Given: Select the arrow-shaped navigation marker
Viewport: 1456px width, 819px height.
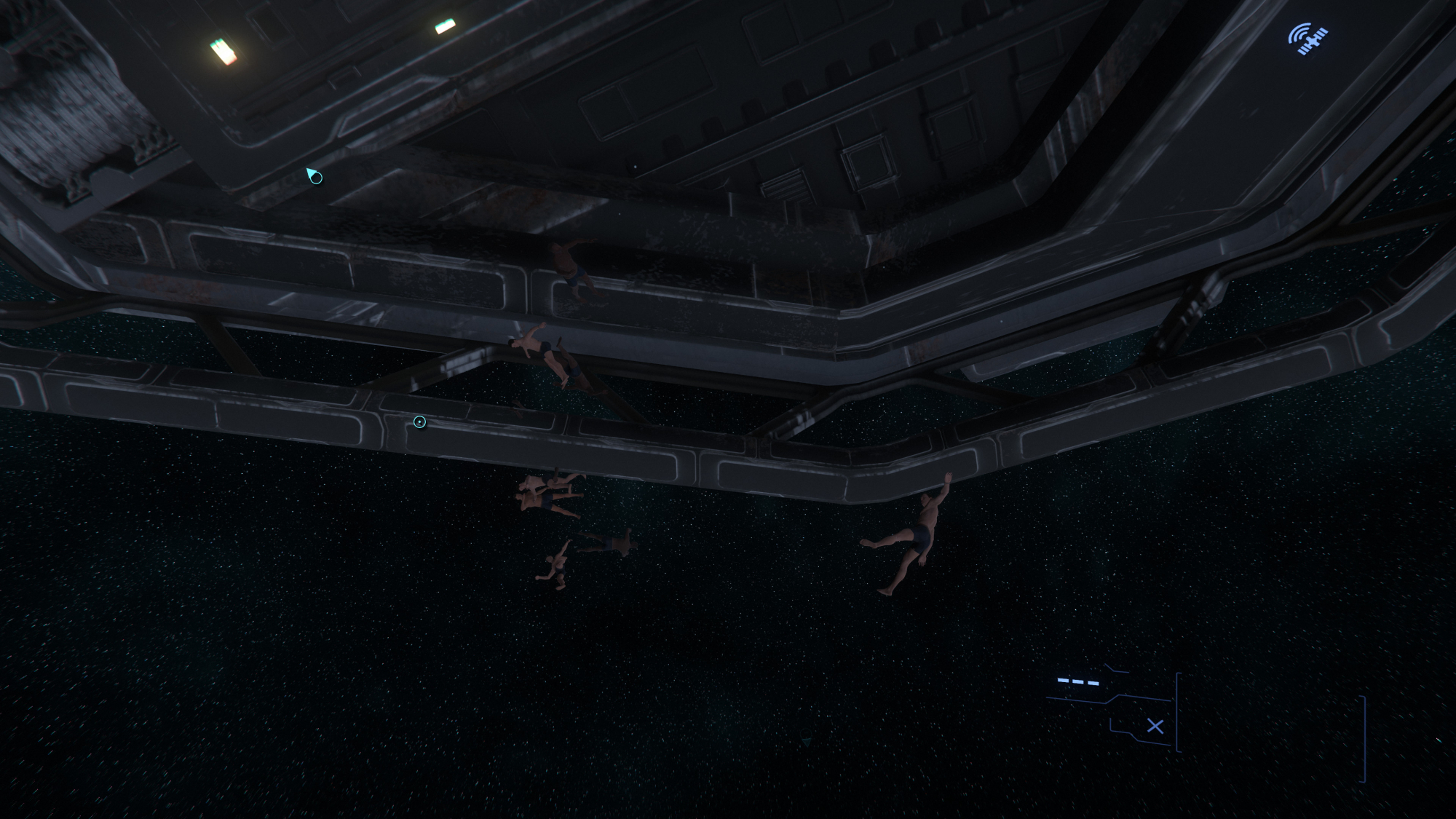Looking at the screenshot, I should tap(314, 175).
